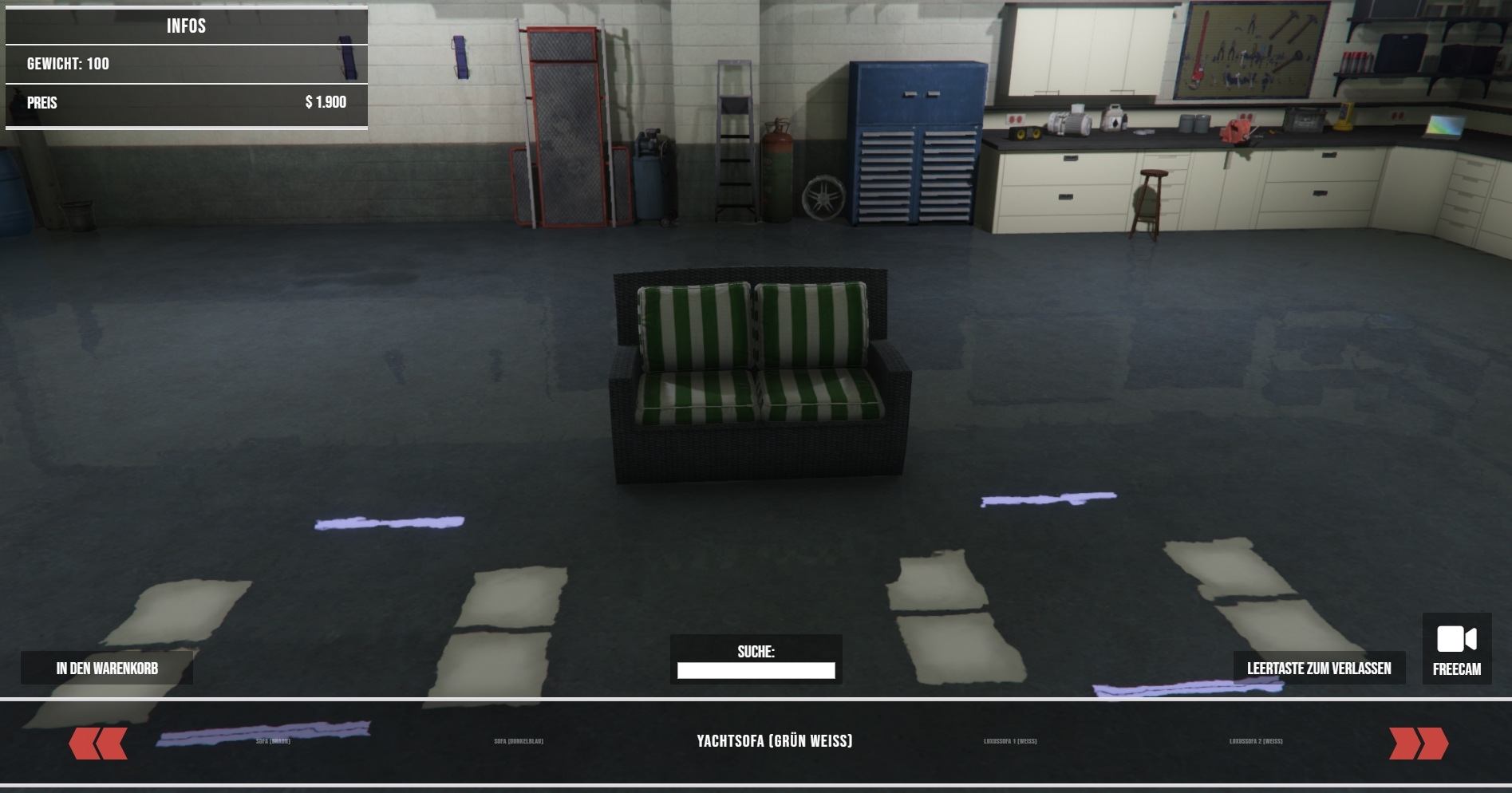Screen dimensions: 1512x793
Task: Choose Luxussofa 1 (Weiss) in the carousel
Action: [x=1010, y=741]
